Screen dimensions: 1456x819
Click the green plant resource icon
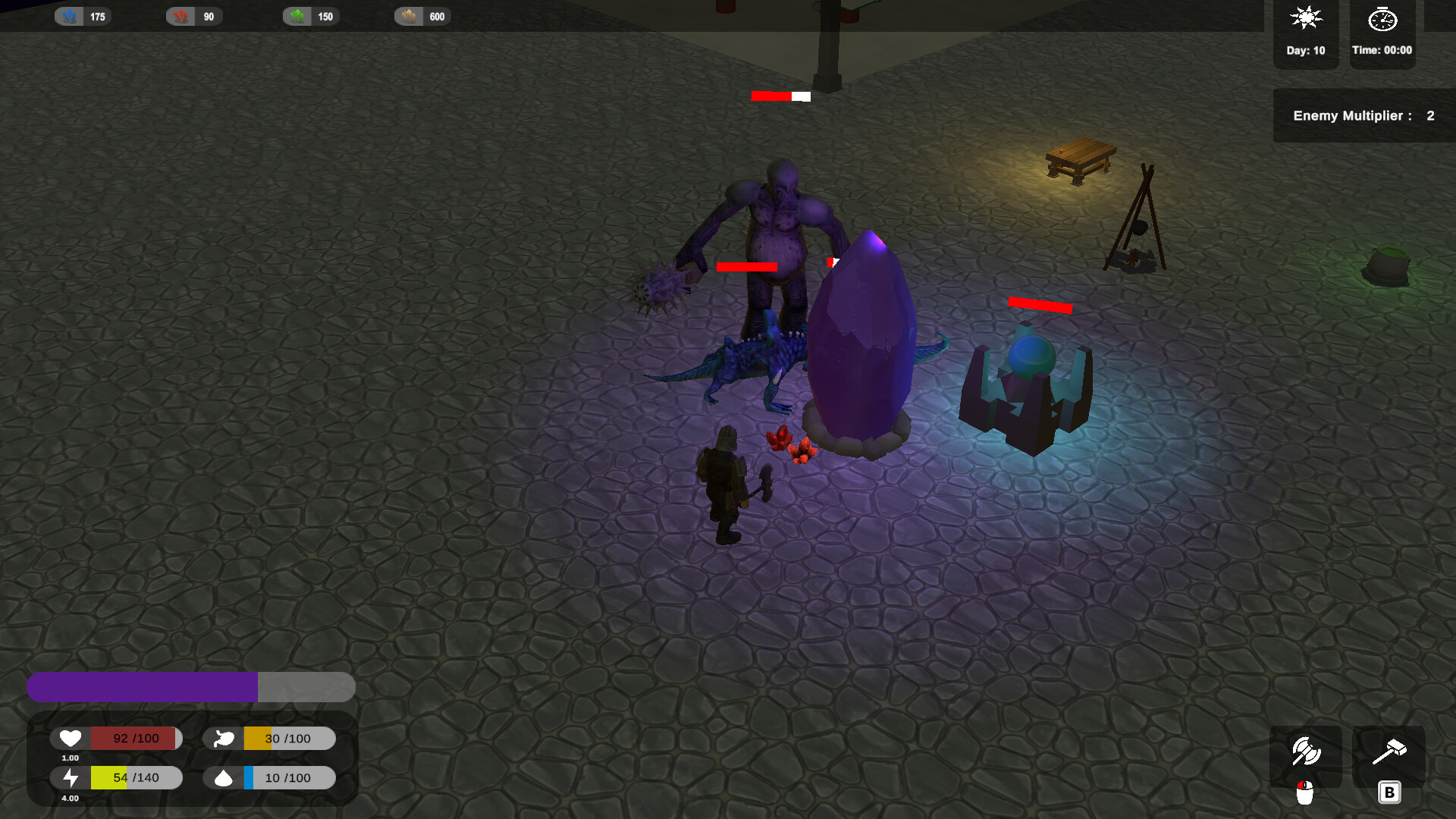[x=296, y=15]
